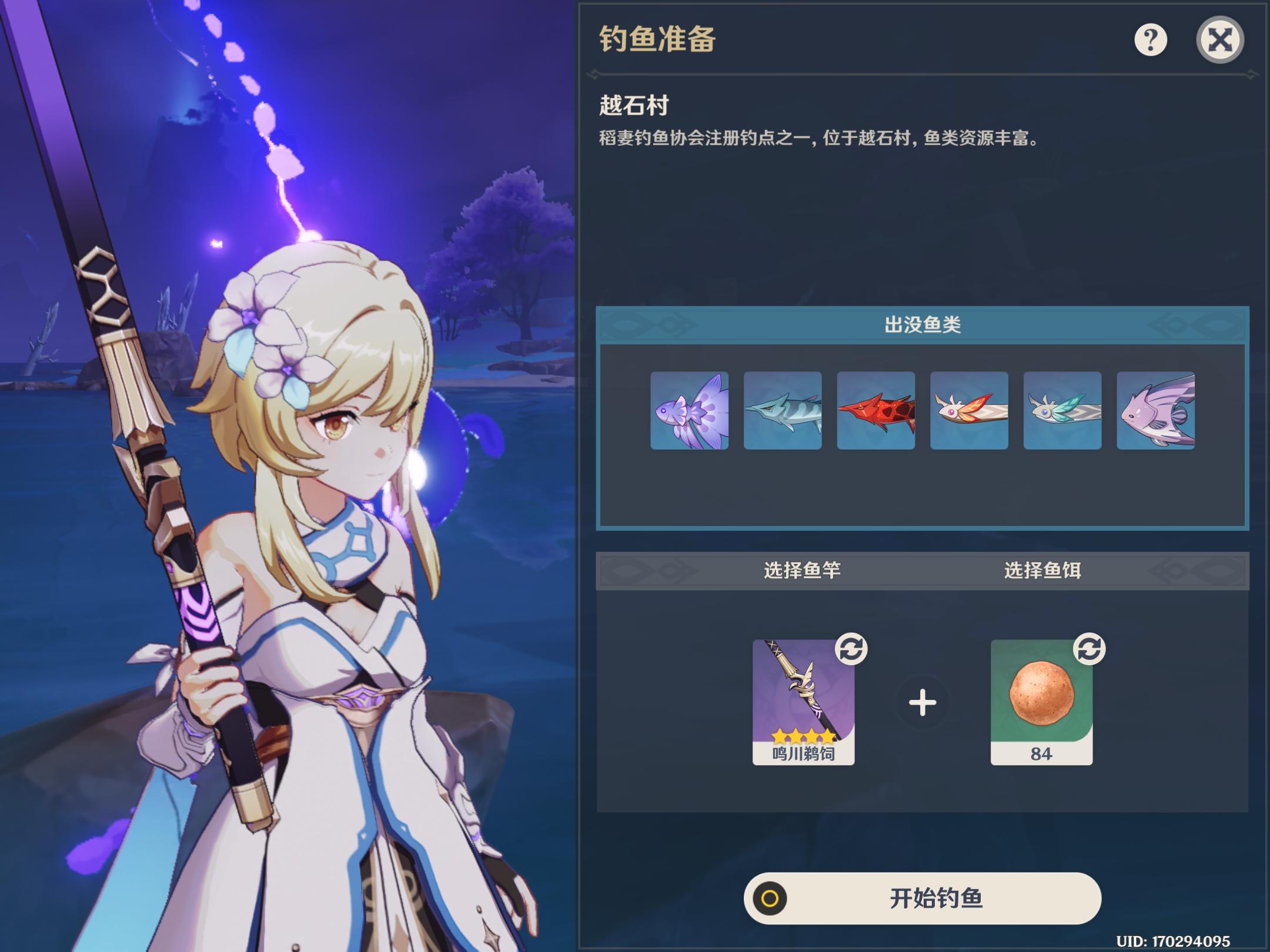This screenshot has height=952, width=1270.
Task: Select the 鸣川鹈饲 fishing rod slot
Action: 803,702
